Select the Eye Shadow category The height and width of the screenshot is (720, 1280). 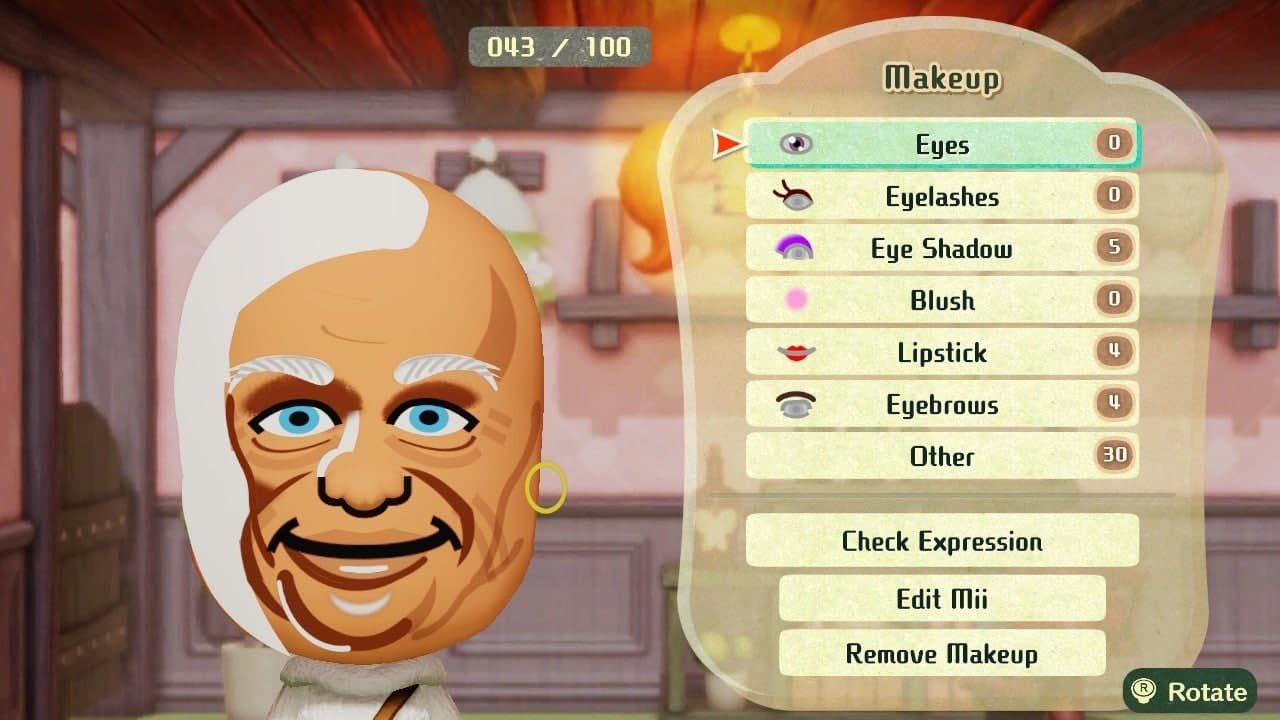940,249
